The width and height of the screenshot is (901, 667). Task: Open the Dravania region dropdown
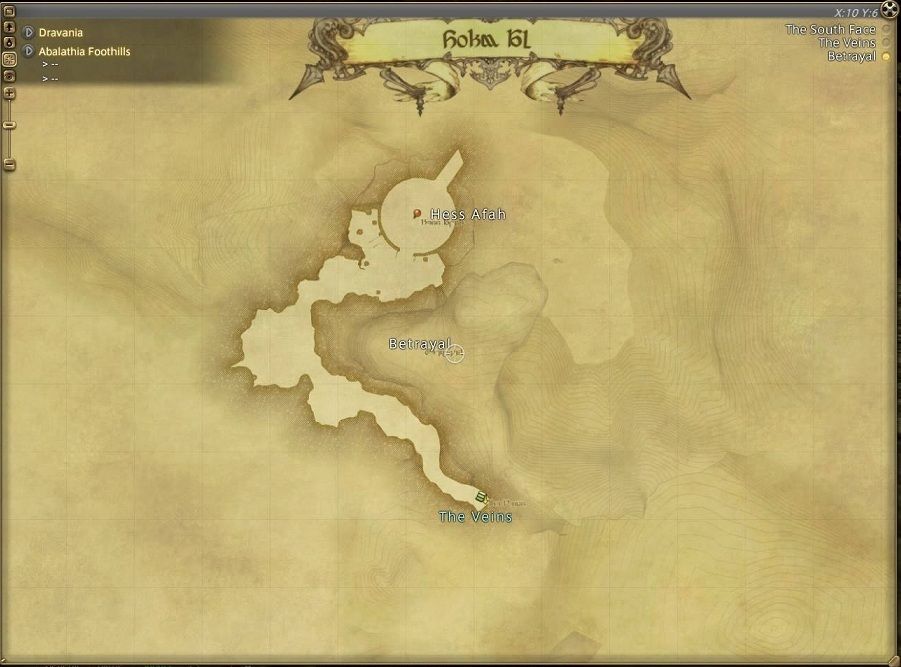click(x=29, y=33)
